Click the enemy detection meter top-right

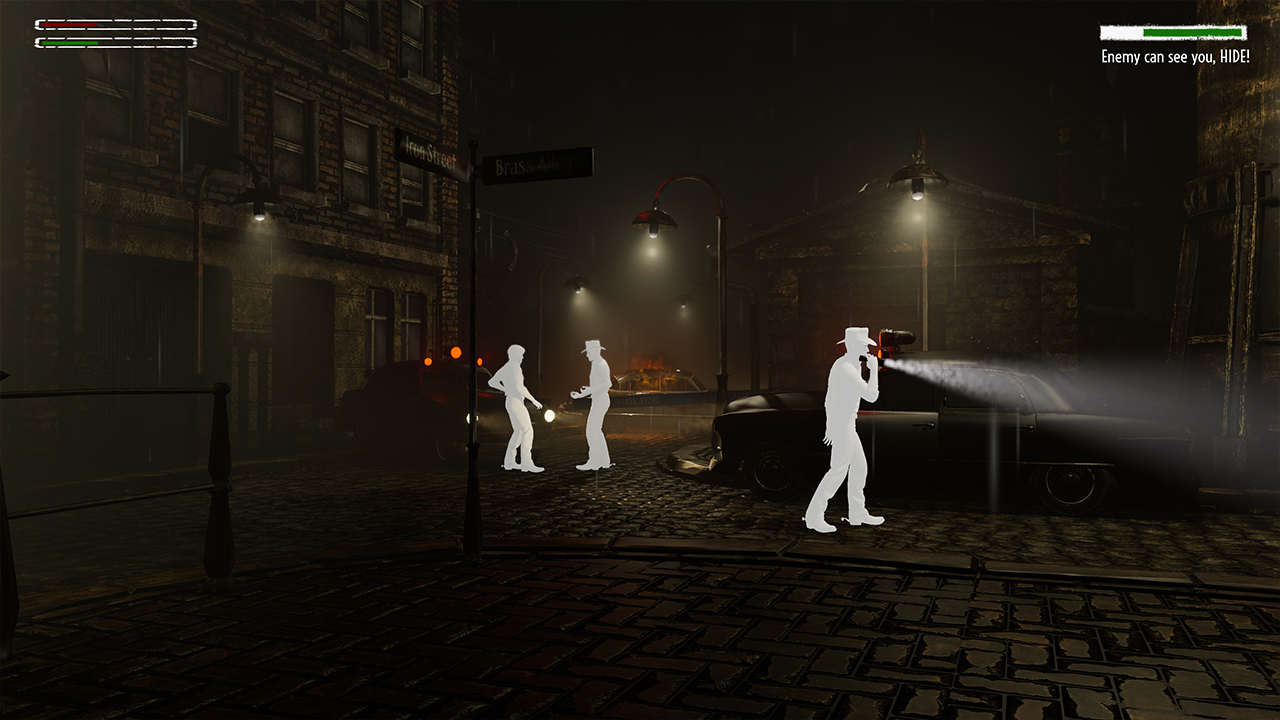(x=1172, y=33)
